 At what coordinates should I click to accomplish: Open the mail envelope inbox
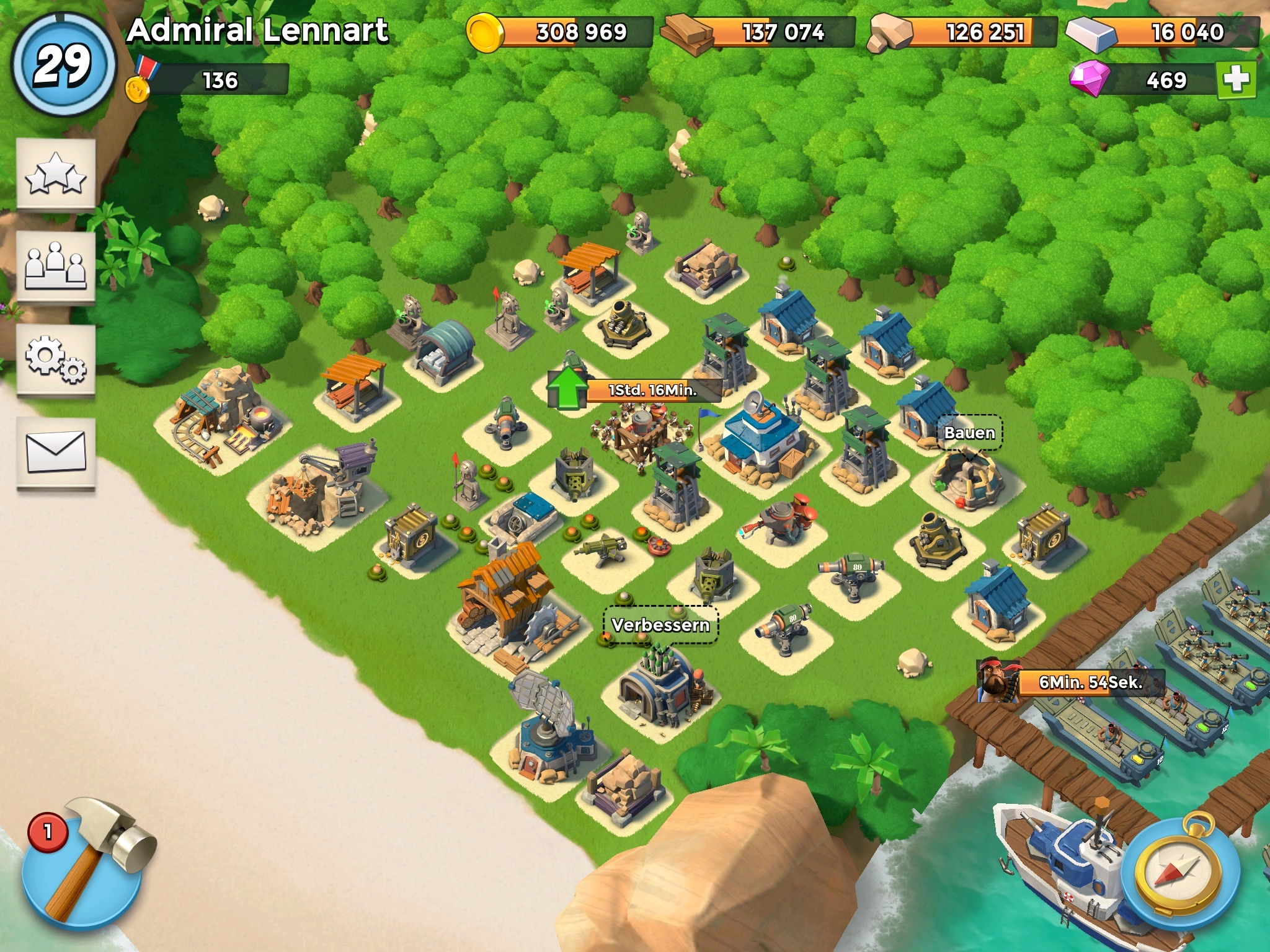click(x=56, y=452)
